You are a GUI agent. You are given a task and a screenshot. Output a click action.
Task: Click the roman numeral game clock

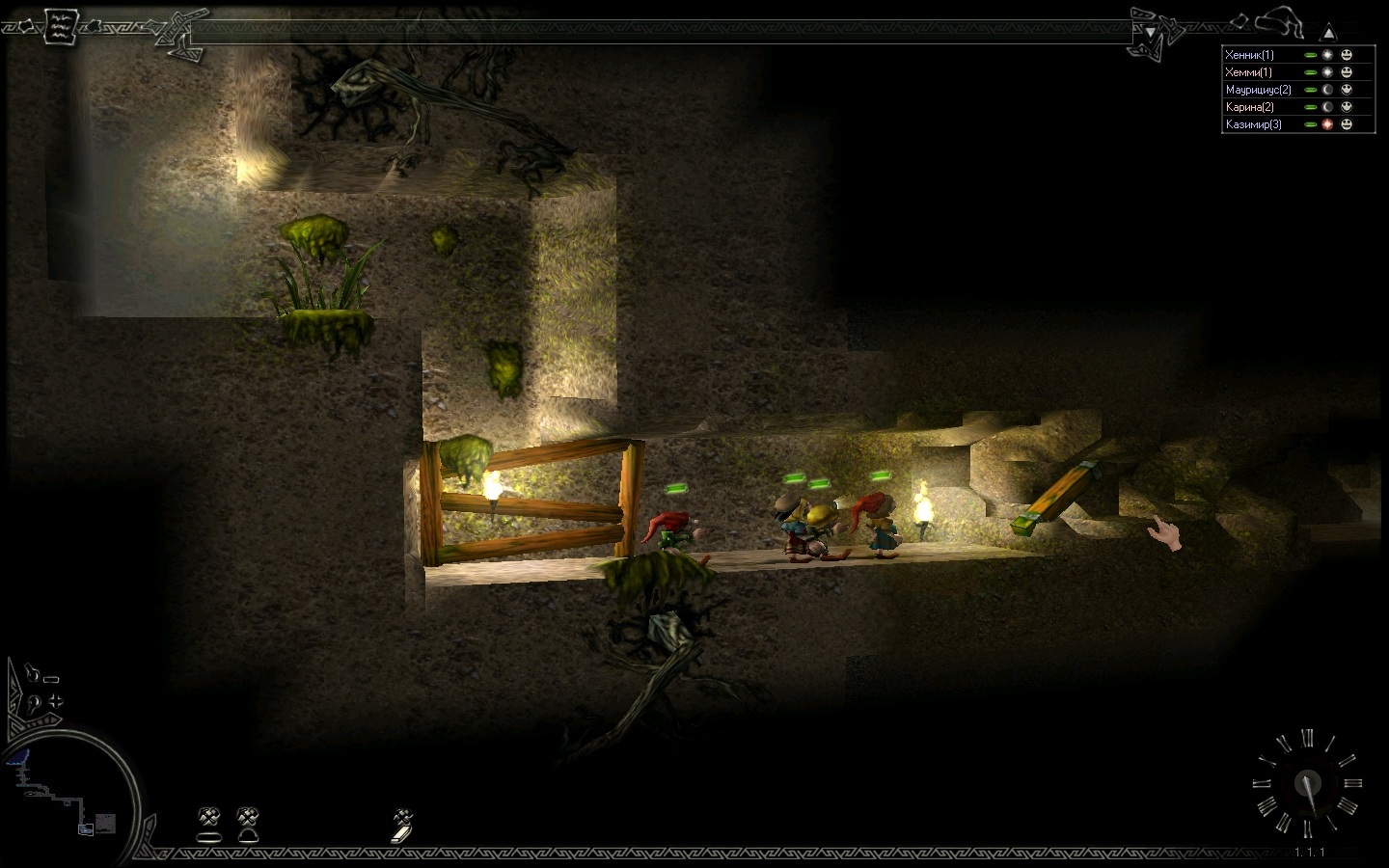(x=1307, y=783)
